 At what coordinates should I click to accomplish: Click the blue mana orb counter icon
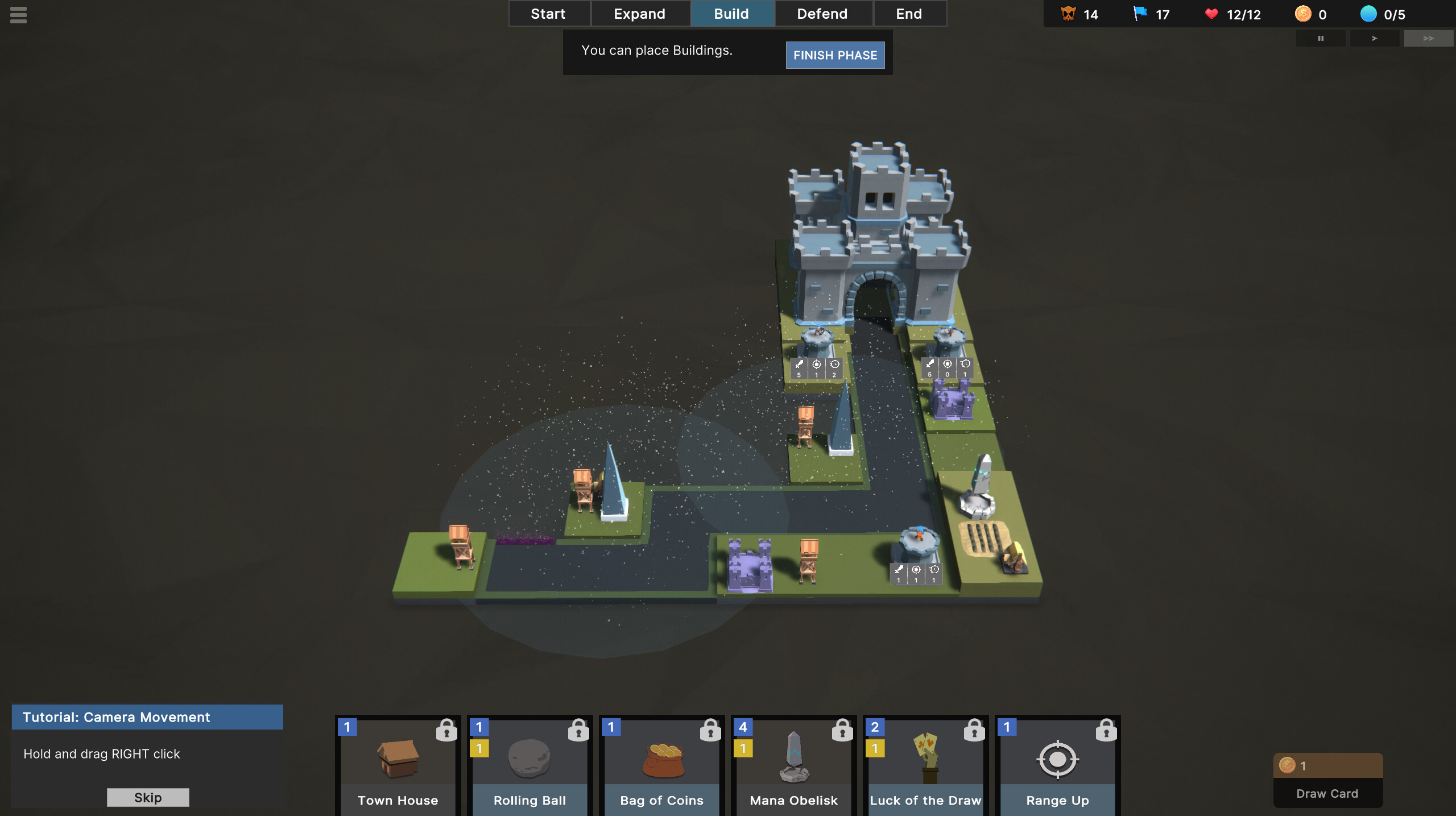(1368, 14)
